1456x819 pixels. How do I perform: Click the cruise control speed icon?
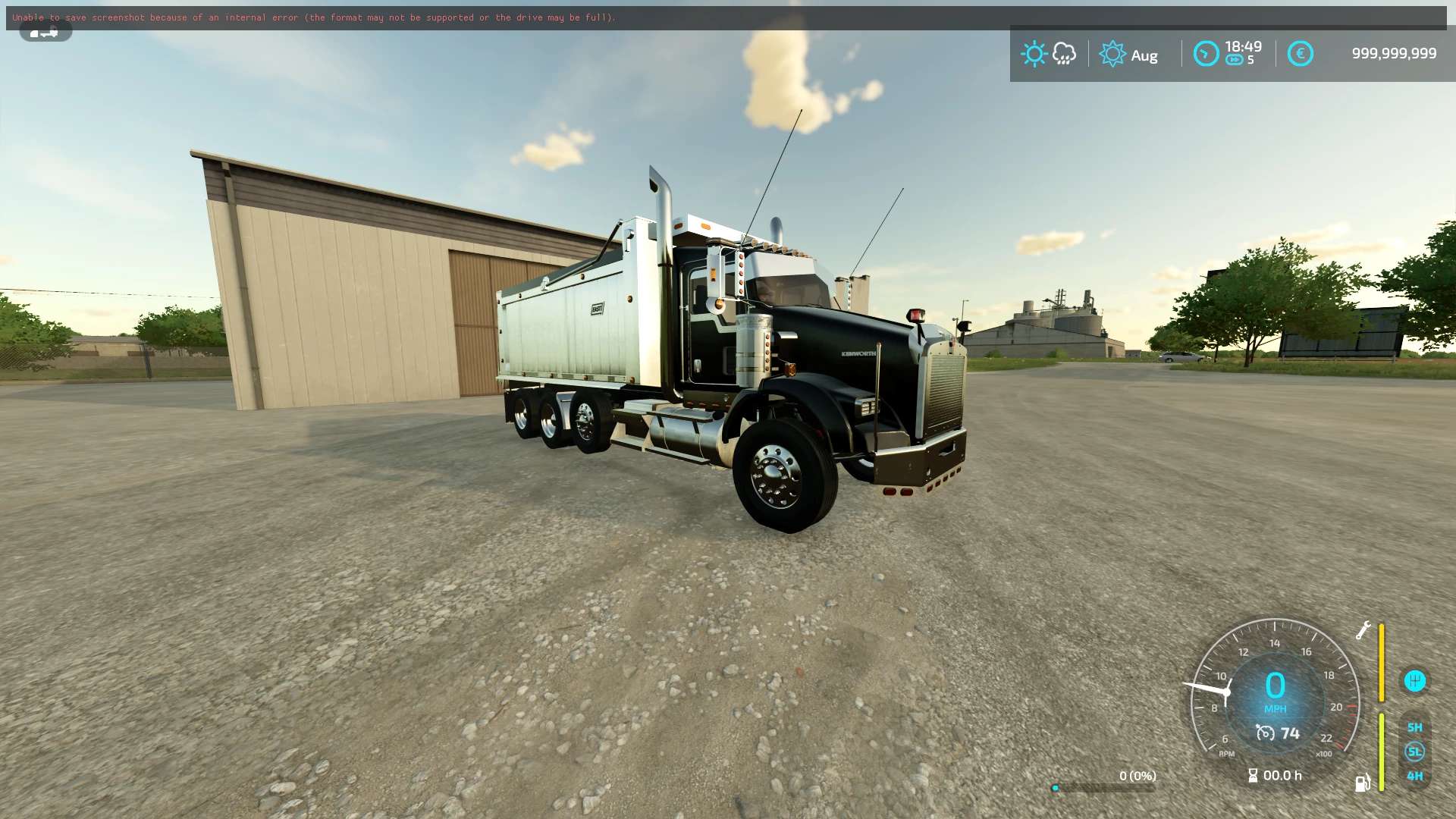[1265, 733]
